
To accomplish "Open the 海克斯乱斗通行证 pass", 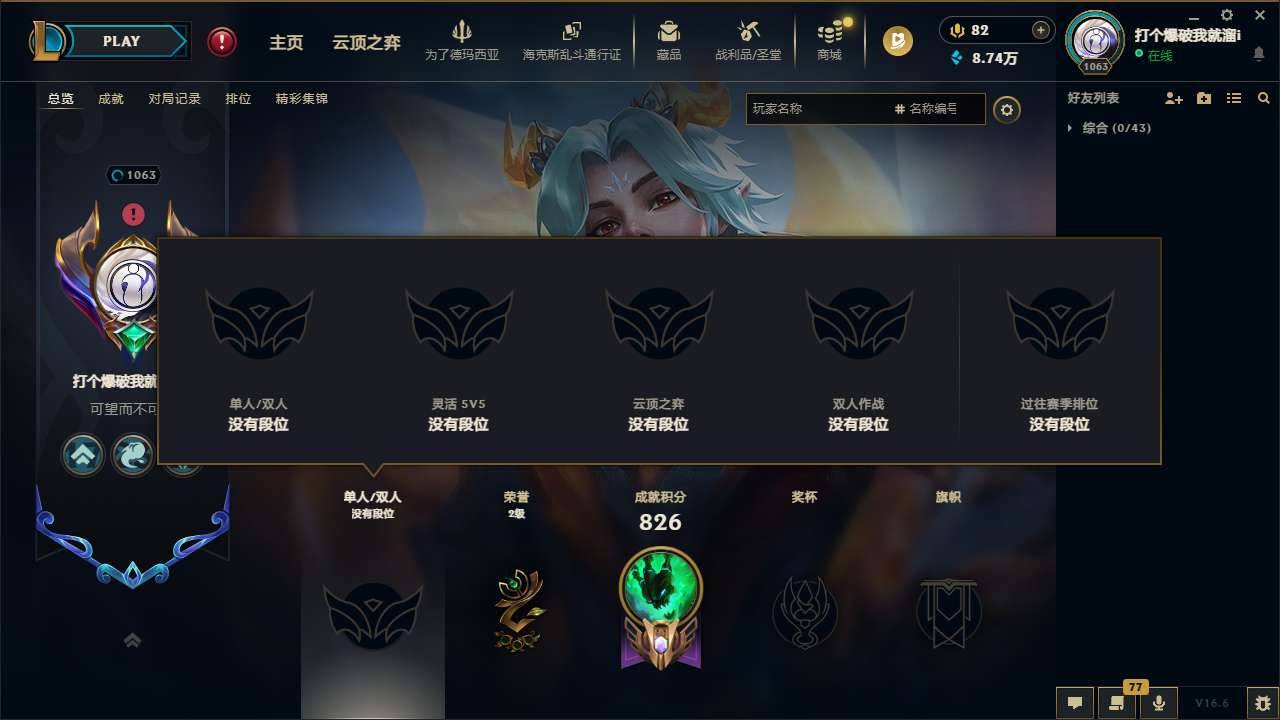I will tap(571, 40).
